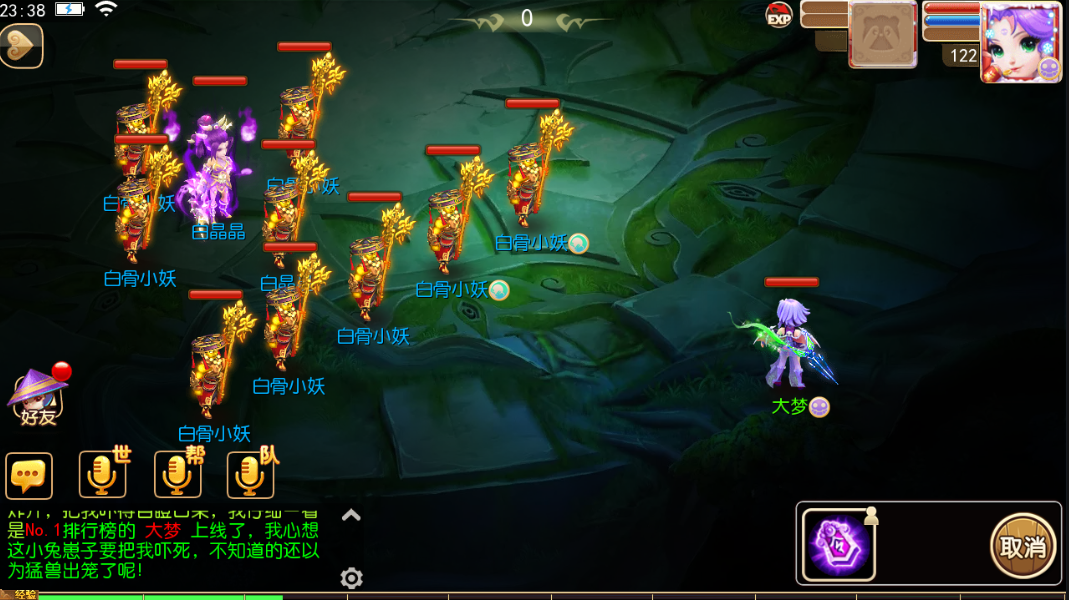Activate the 帮 guild voice microphone
The image size is (1069, 600).
178,475
